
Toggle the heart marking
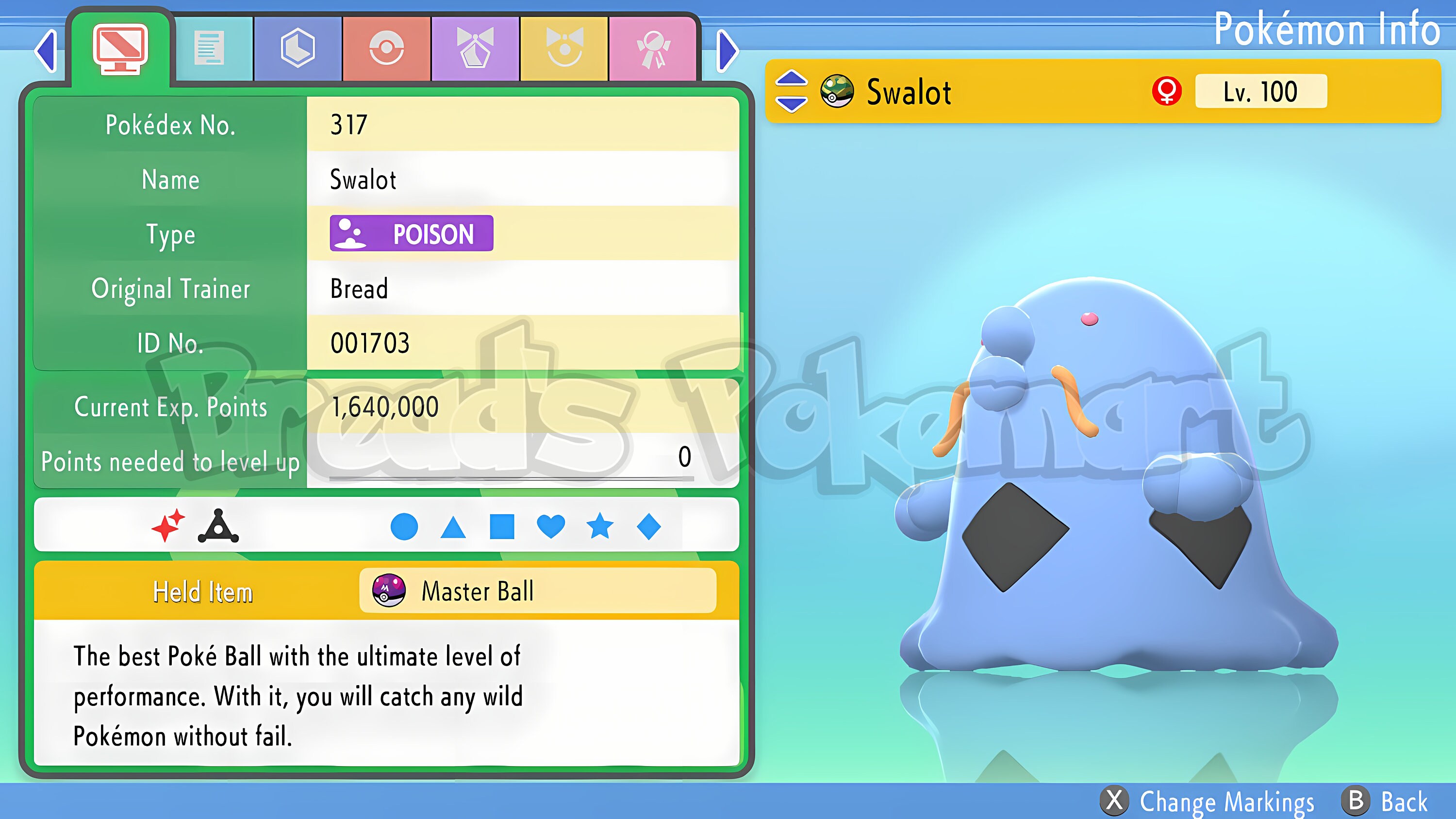pos(551,527)
